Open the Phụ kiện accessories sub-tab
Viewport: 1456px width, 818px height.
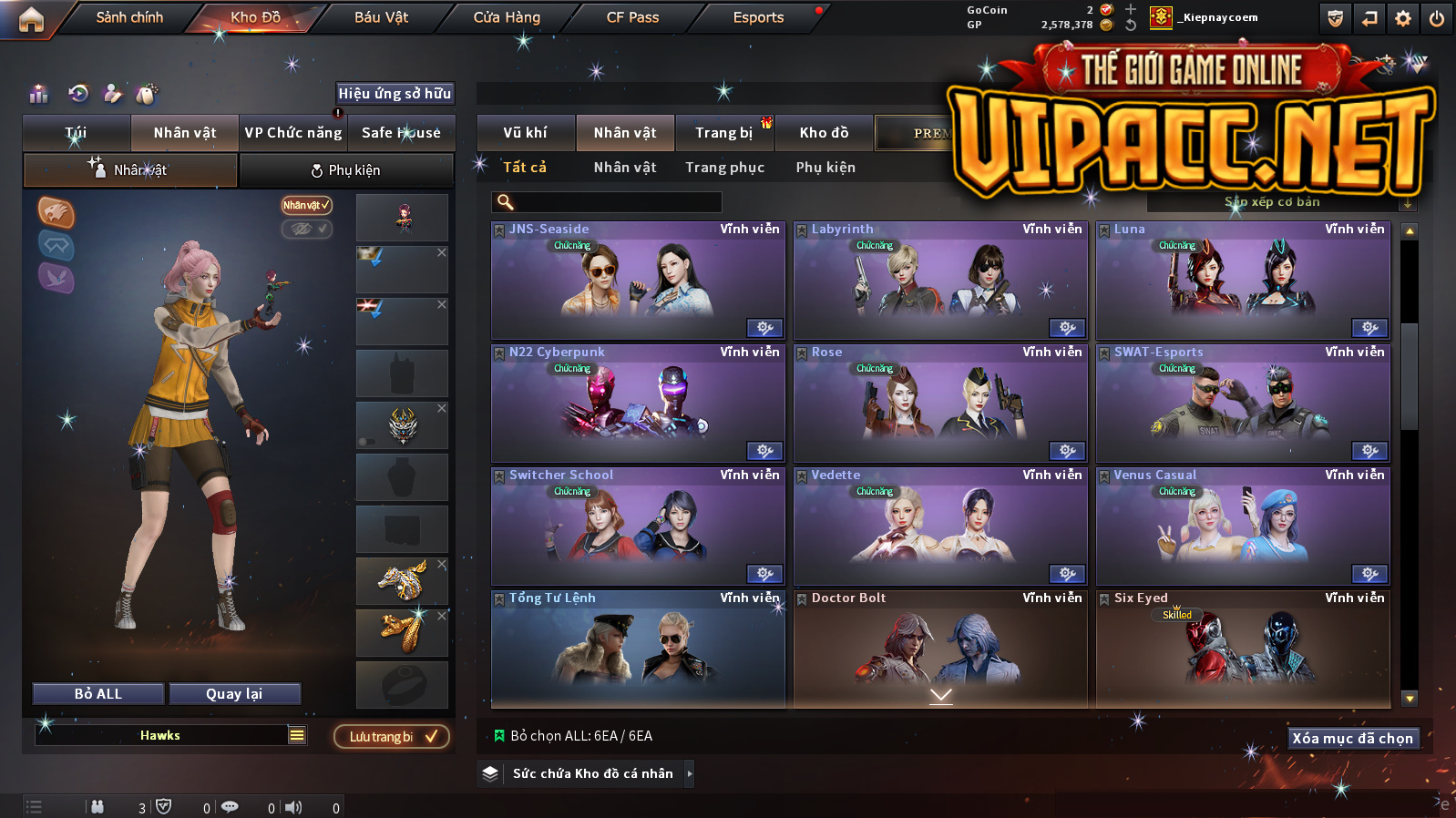(346, 170)
